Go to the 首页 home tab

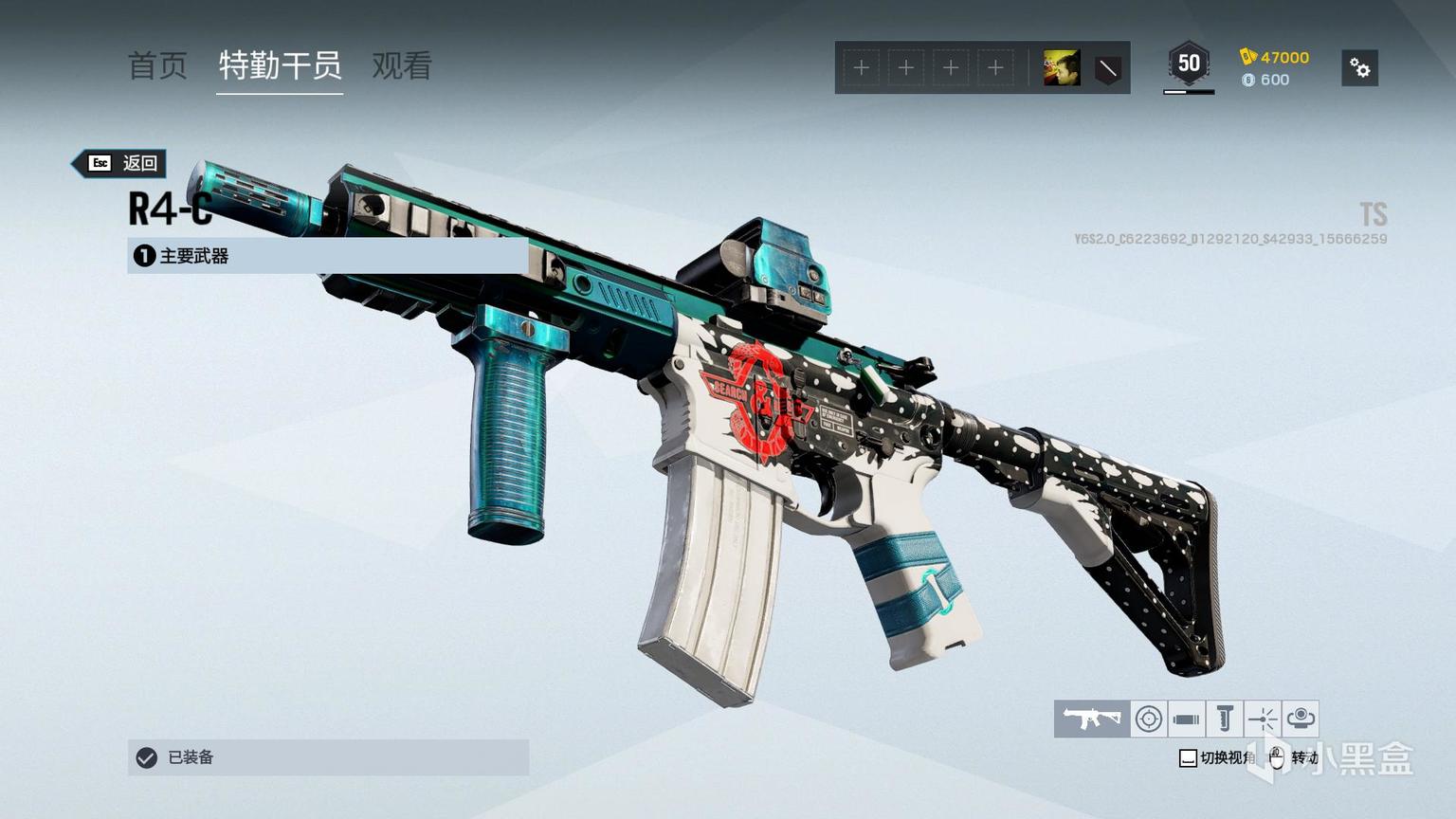[x=157, y=65]
